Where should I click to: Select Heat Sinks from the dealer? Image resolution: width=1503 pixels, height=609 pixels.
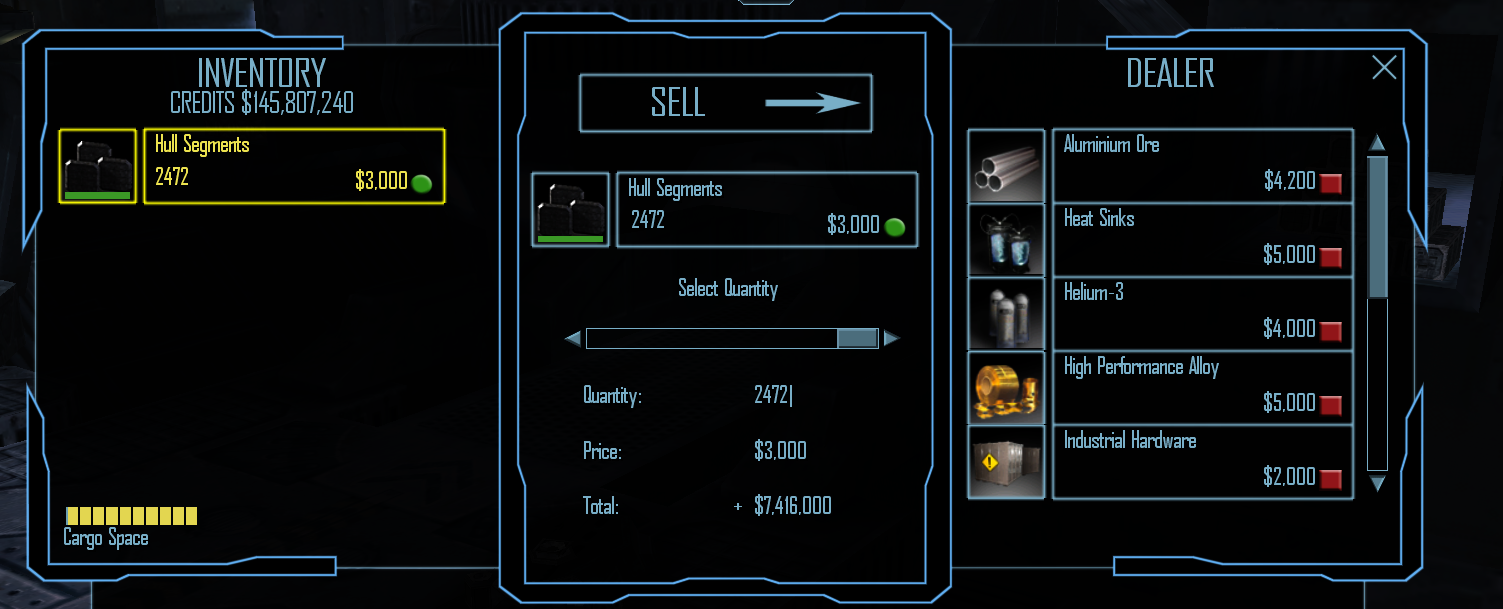pyautogui.click(x=1203, y=240)
